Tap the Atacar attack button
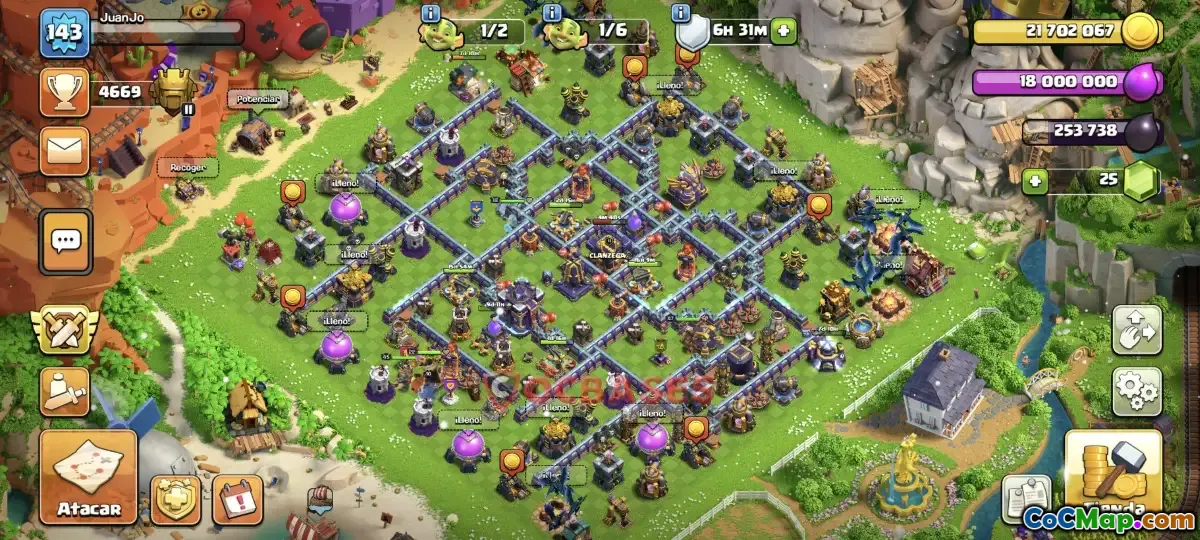 click(x=88, y=478)
